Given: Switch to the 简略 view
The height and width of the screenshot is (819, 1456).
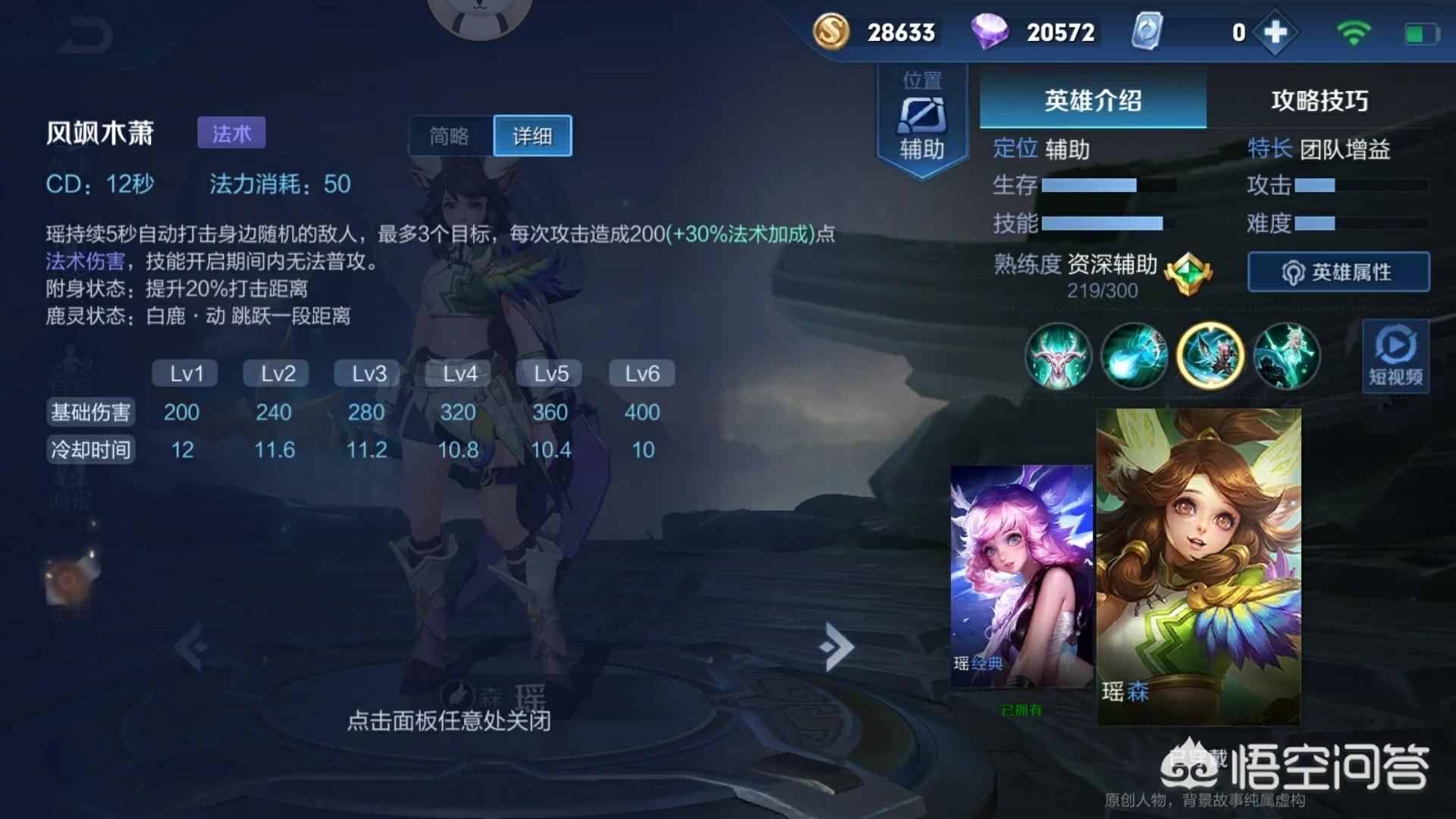Looking at the screenshot, I should tap(450, 135).
